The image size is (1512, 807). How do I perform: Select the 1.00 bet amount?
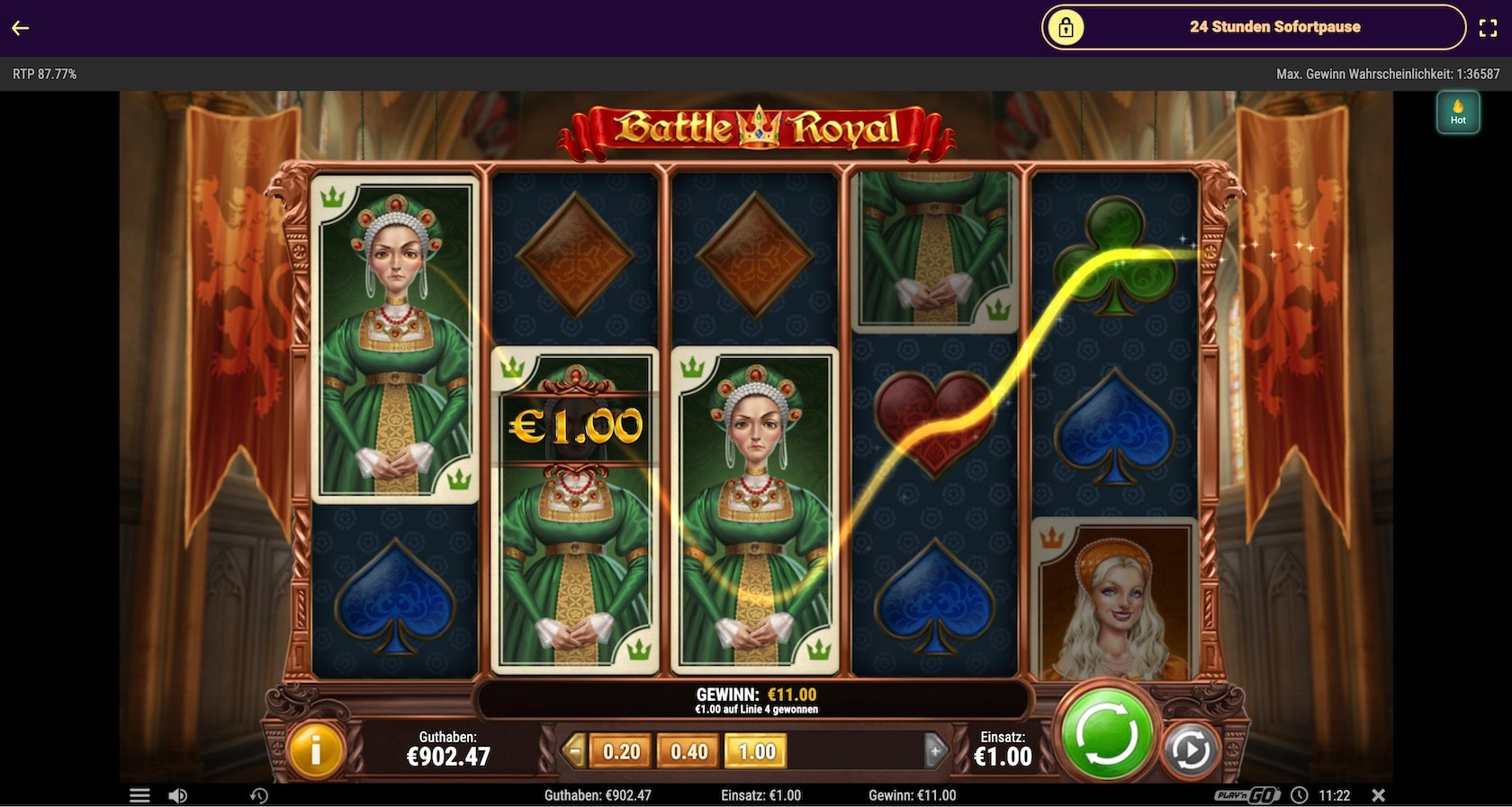point(757,751)
